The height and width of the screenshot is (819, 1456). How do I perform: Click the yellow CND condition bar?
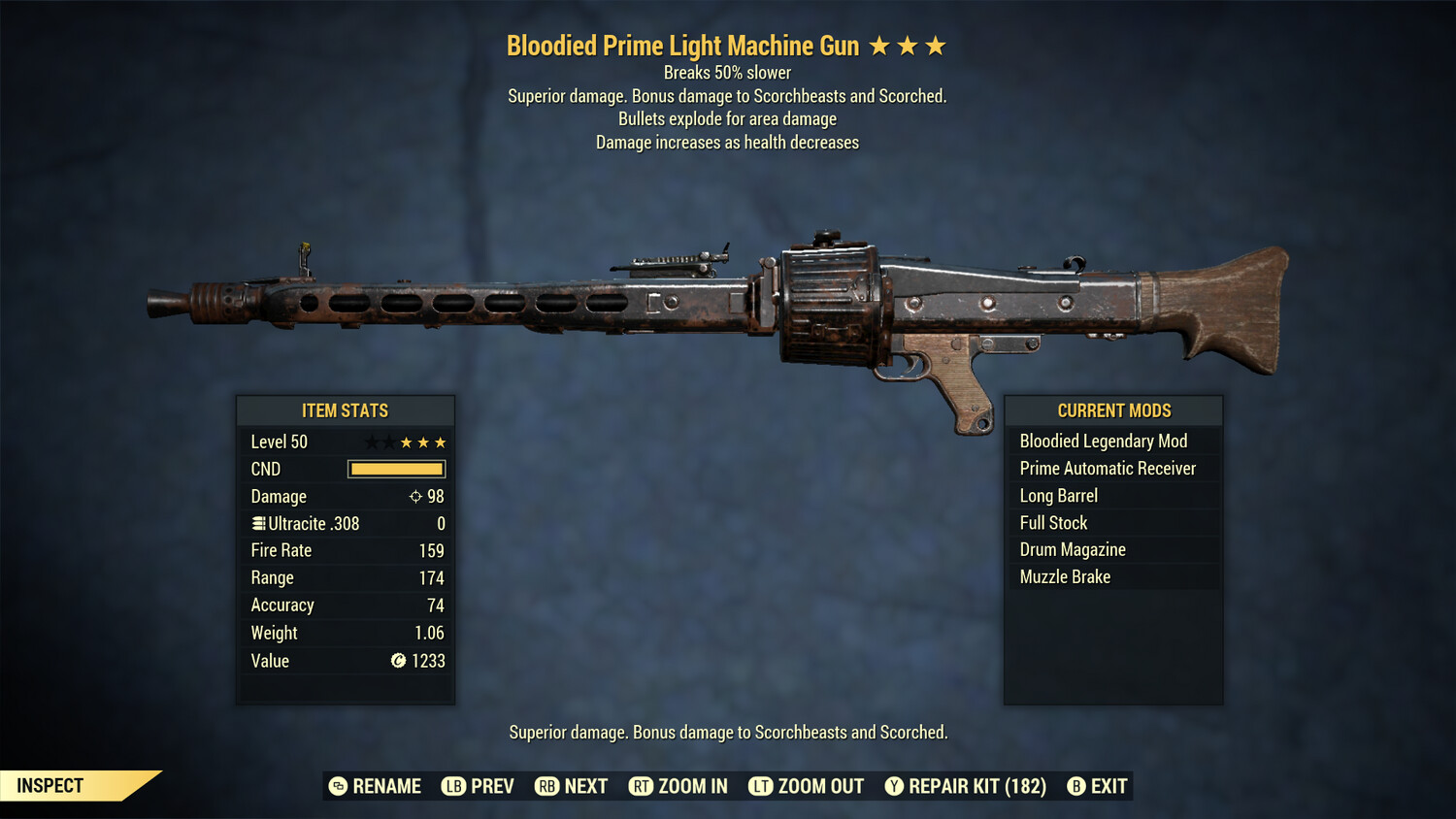396,469
